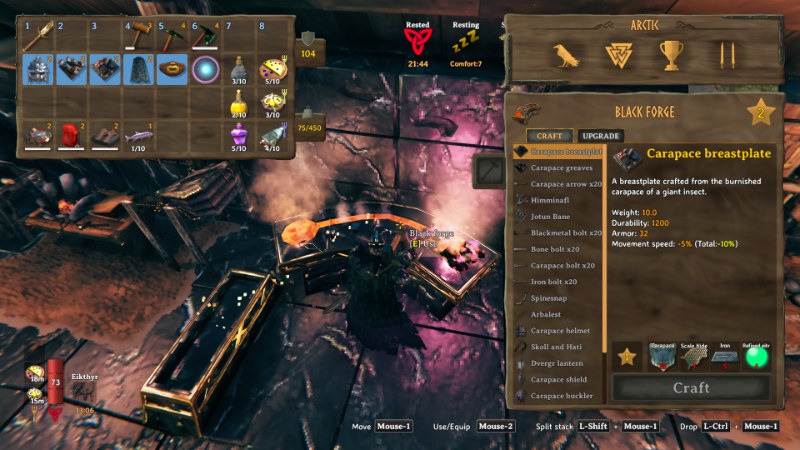Pick the Skoll and Hati recipe
Viewport: 800px width, 450px height.
pyautogui.click(x=560, y=347)
